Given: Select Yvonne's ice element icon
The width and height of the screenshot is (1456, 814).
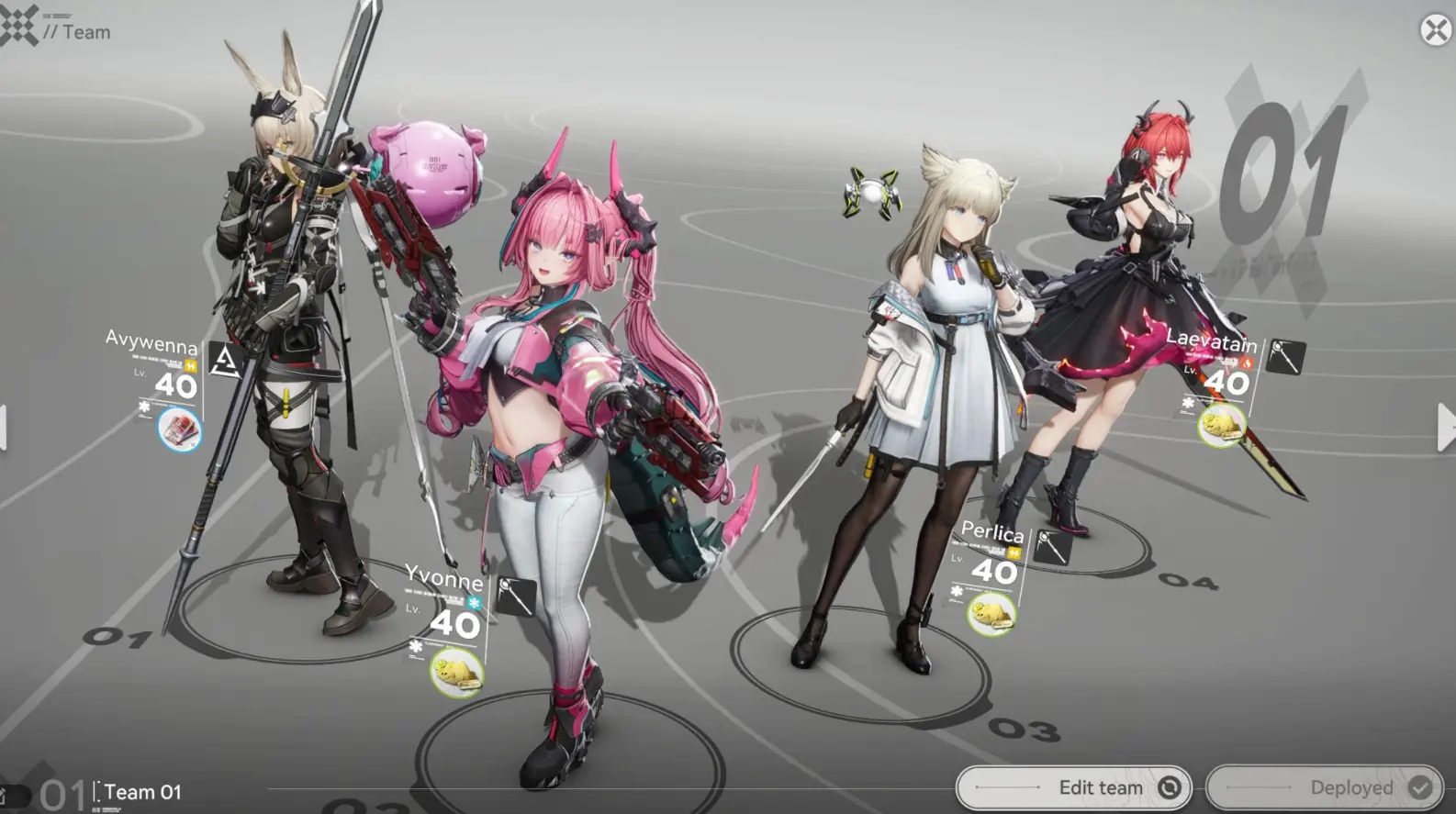Looking at the screenshot, I should [x=474, y=602].
